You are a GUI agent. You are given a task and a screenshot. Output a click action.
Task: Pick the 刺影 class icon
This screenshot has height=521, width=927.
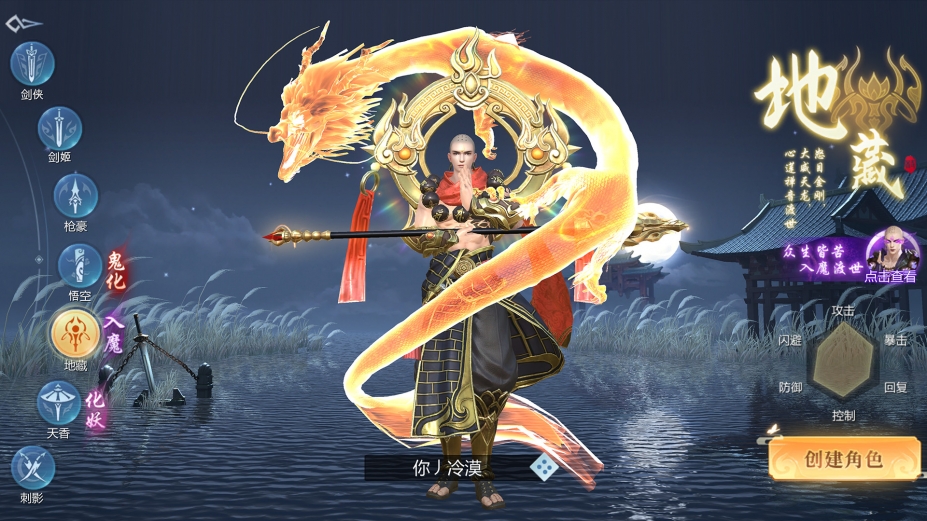click(x=33, y=468)
